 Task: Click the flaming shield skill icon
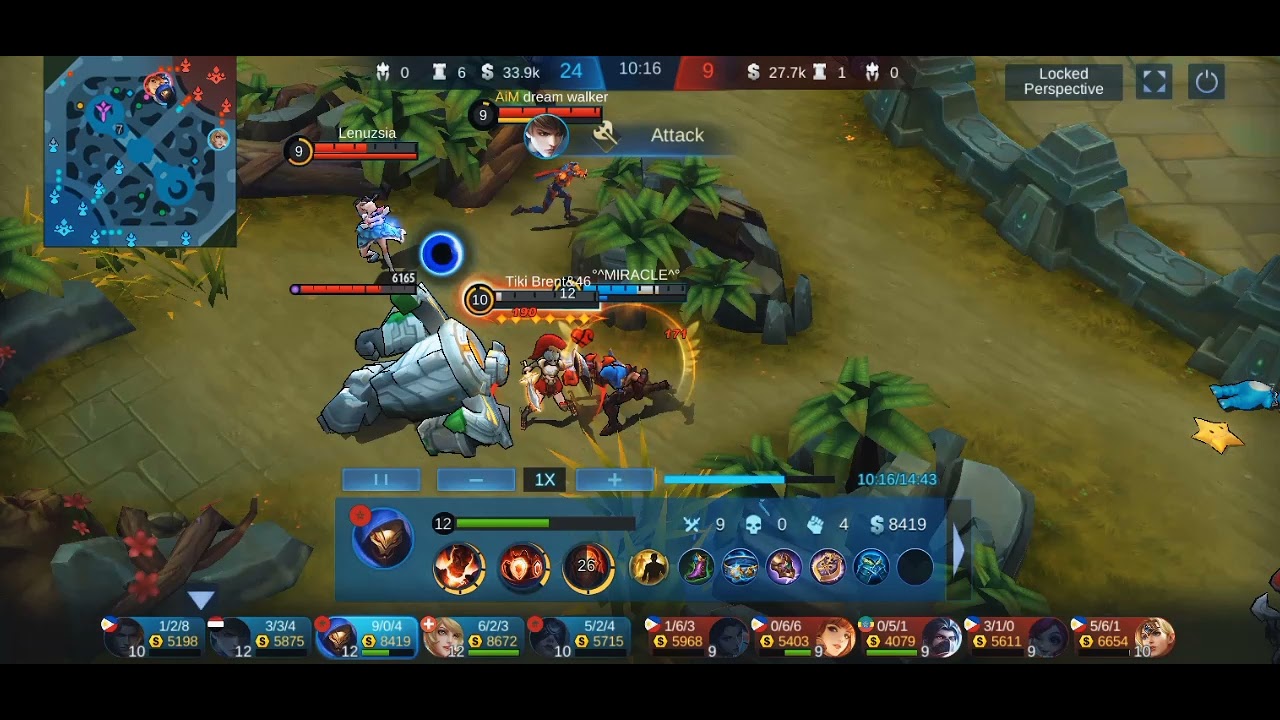[x=524, y=568]
